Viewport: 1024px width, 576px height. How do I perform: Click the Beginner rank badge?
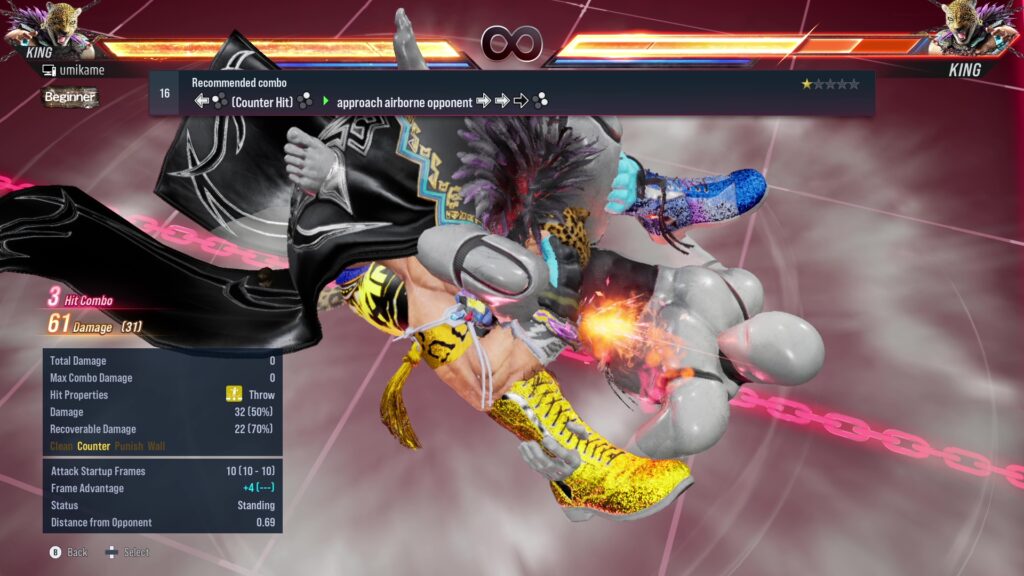coord(70,97)
